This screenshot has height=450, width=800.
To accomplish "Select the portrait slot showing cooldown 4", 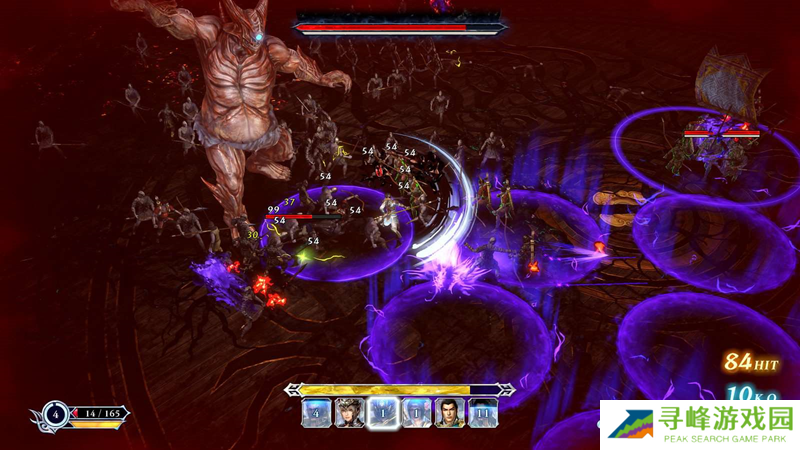I will [316, 412].
